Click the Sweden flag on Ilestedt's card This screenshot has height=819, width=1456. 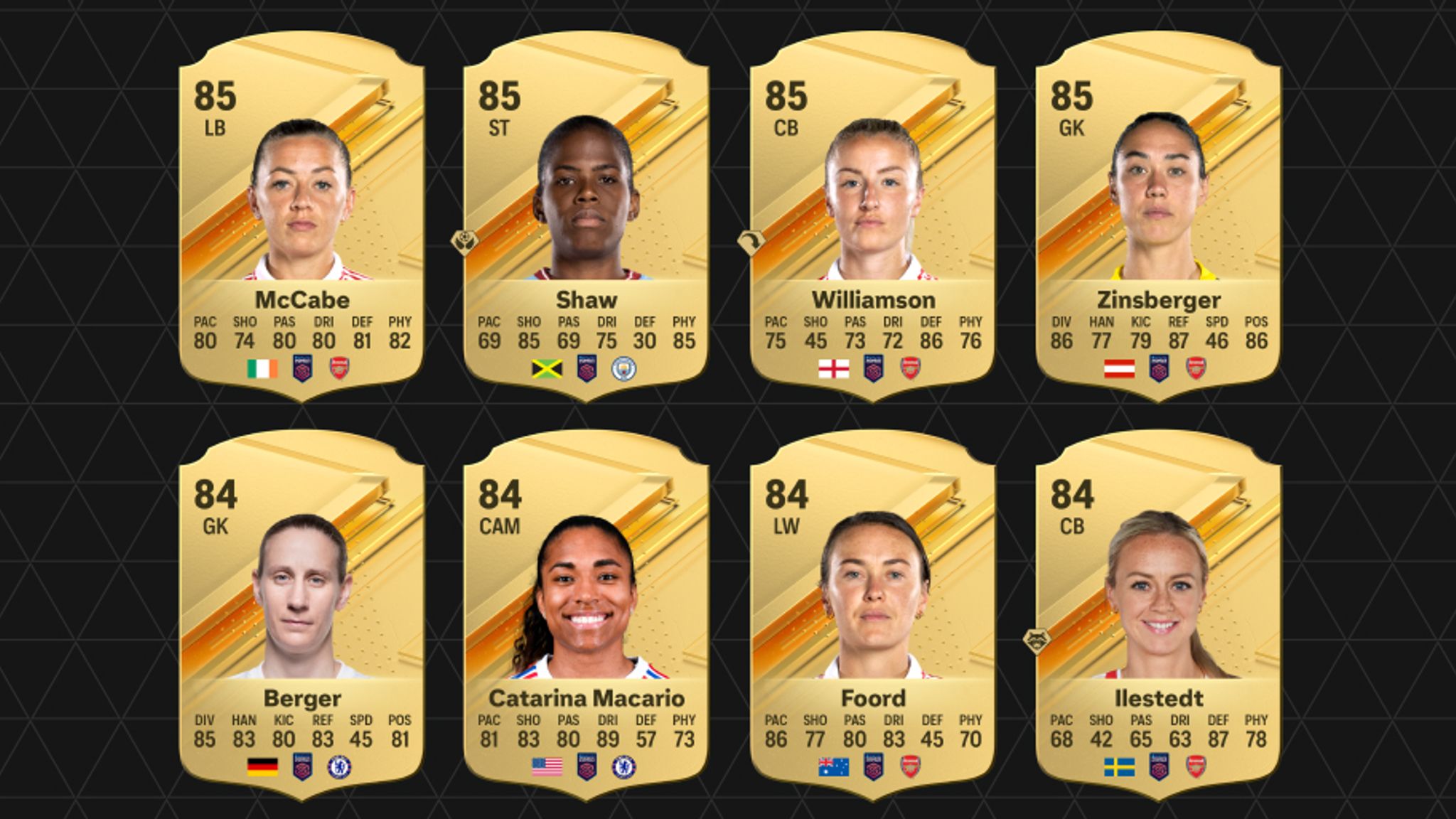[x=1120, y=765]
